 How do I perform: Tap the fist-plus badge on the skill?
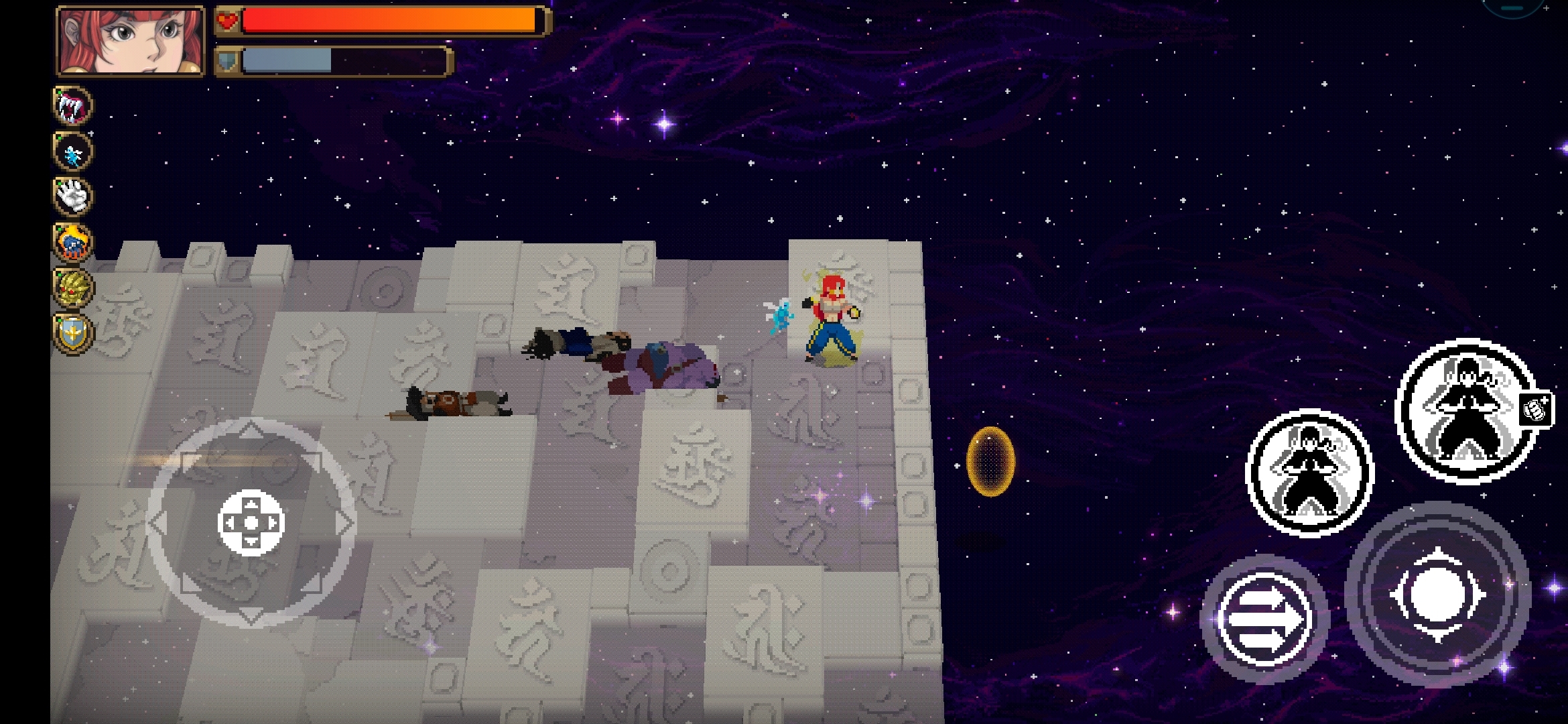pyautogui.click(x=1537, y=408)
